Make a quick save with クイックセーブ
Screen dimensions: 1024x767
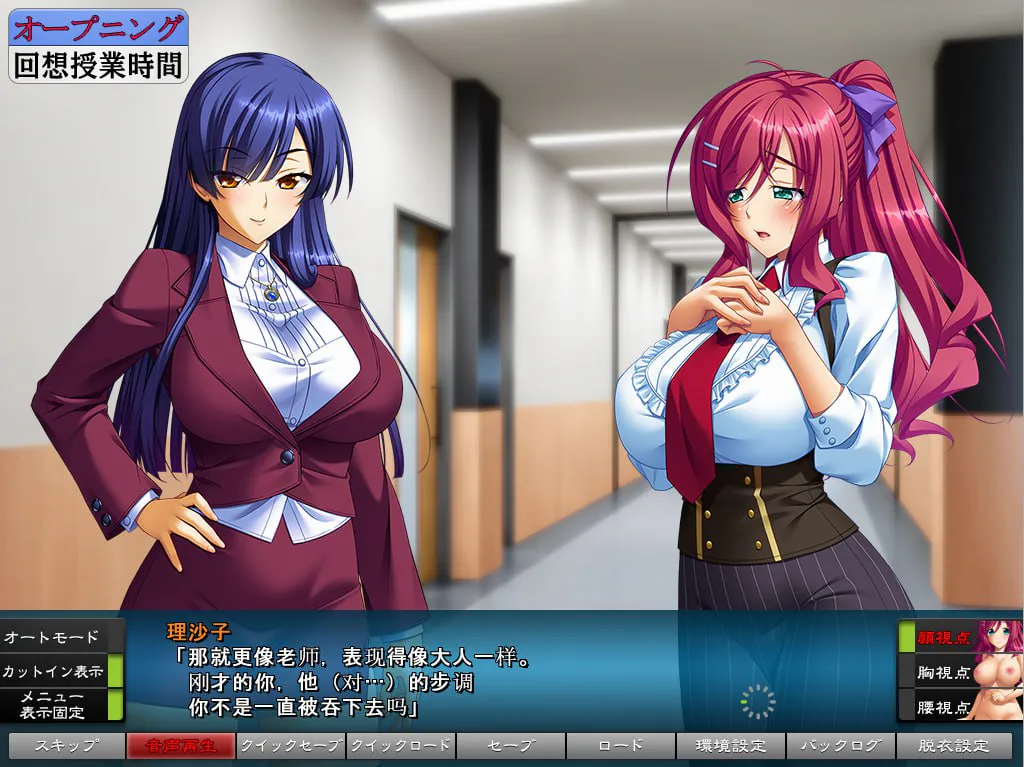pos(291,746)
